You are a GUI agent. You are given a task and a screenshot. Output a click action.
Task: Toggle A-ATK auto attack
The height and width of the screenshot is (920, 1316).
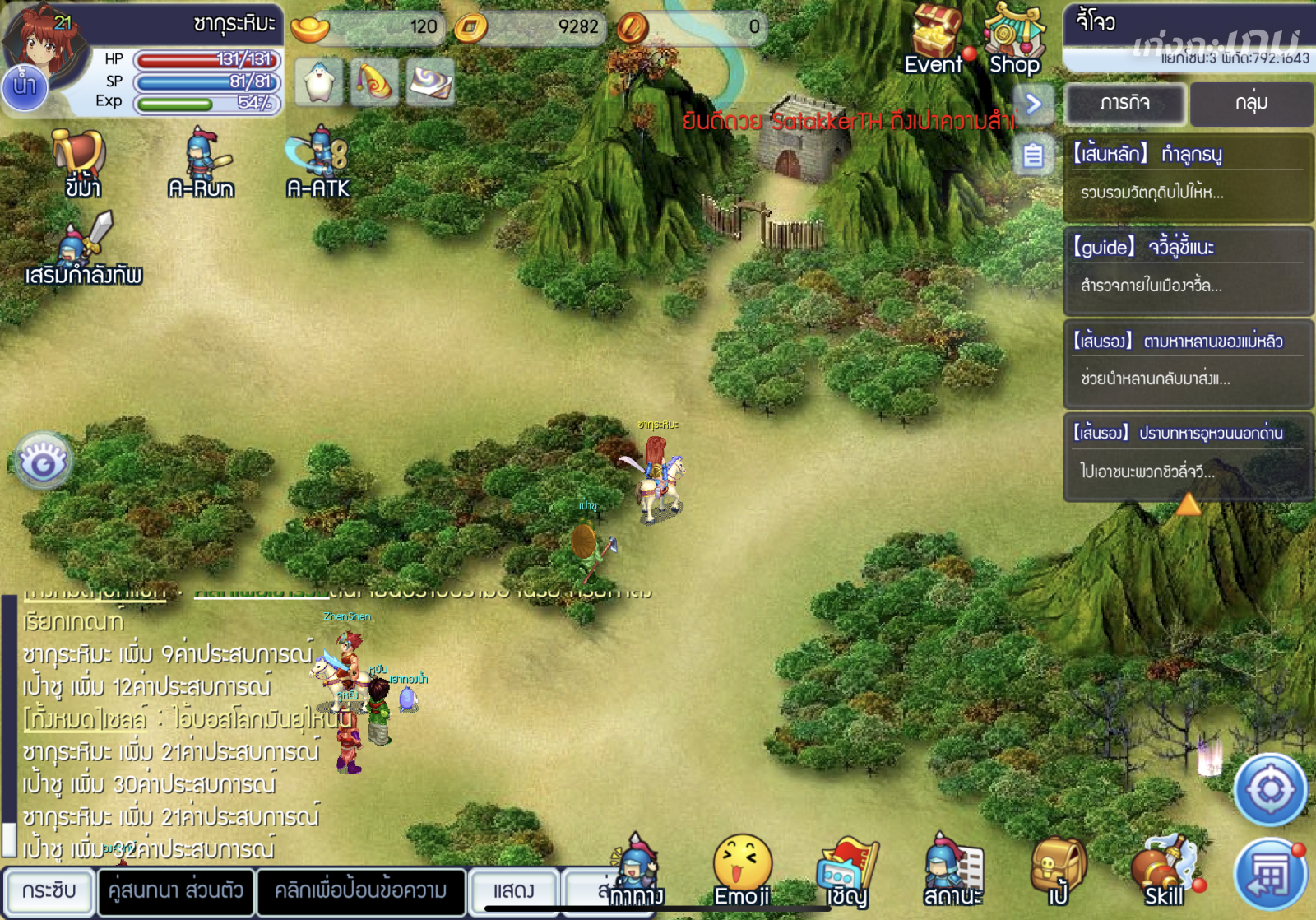(318, 165)
